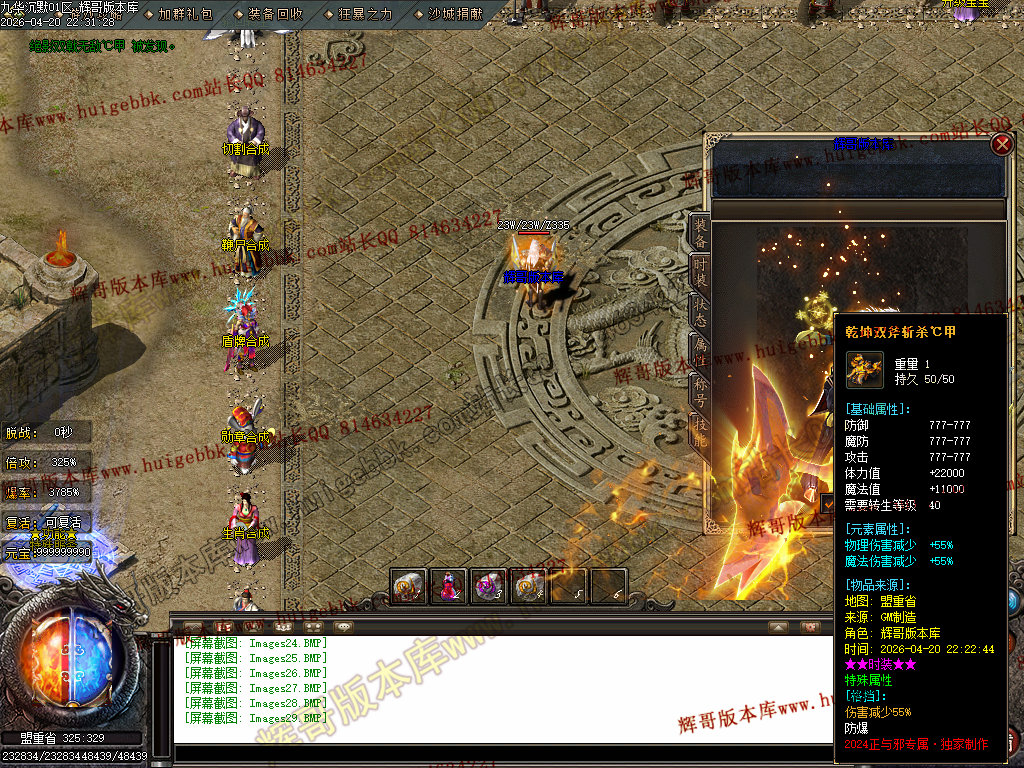
Task: Switch to the 装备 tab
Action: (x=701, y=232)
